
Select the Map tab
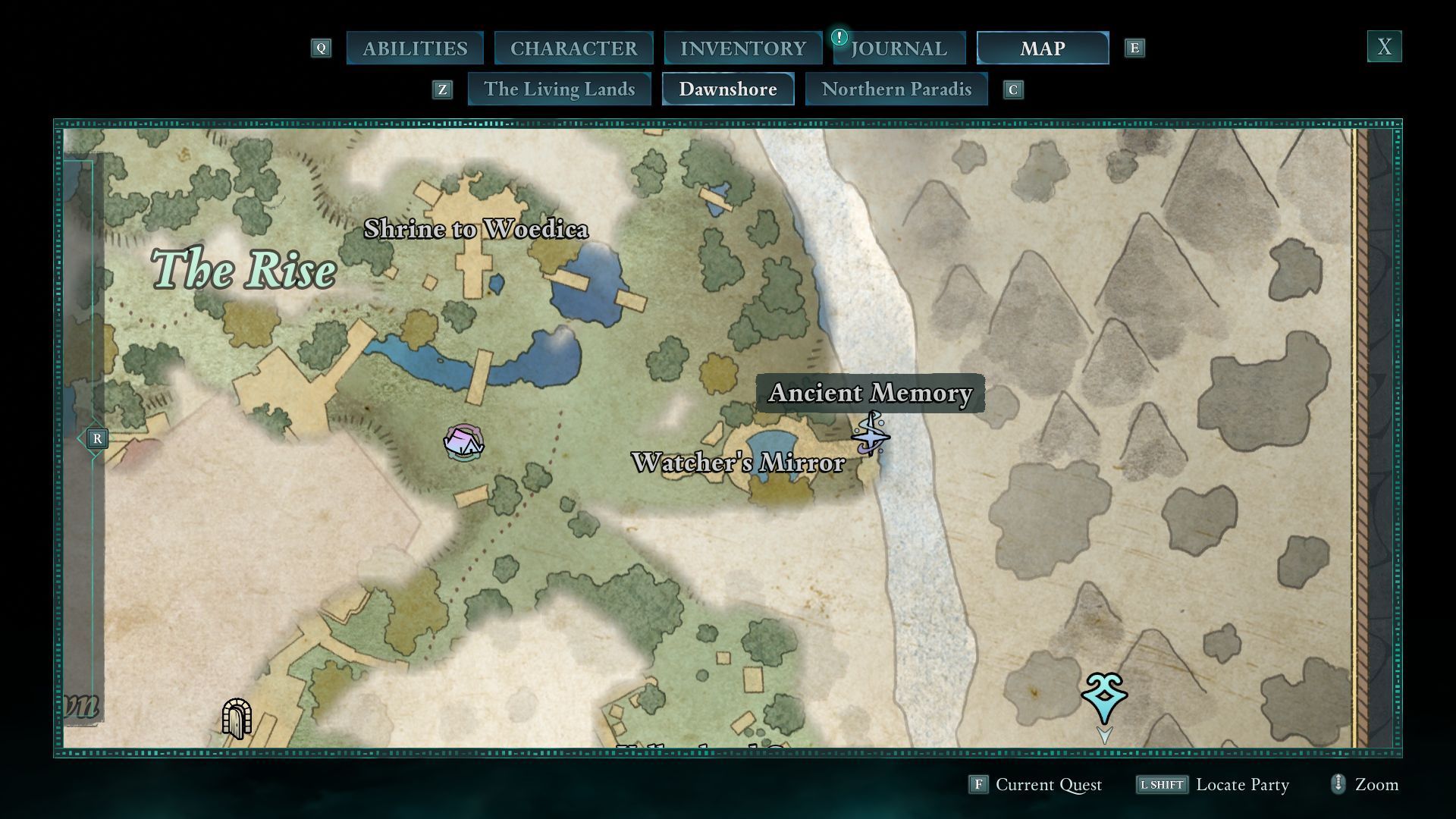[x=1042, y=49]
